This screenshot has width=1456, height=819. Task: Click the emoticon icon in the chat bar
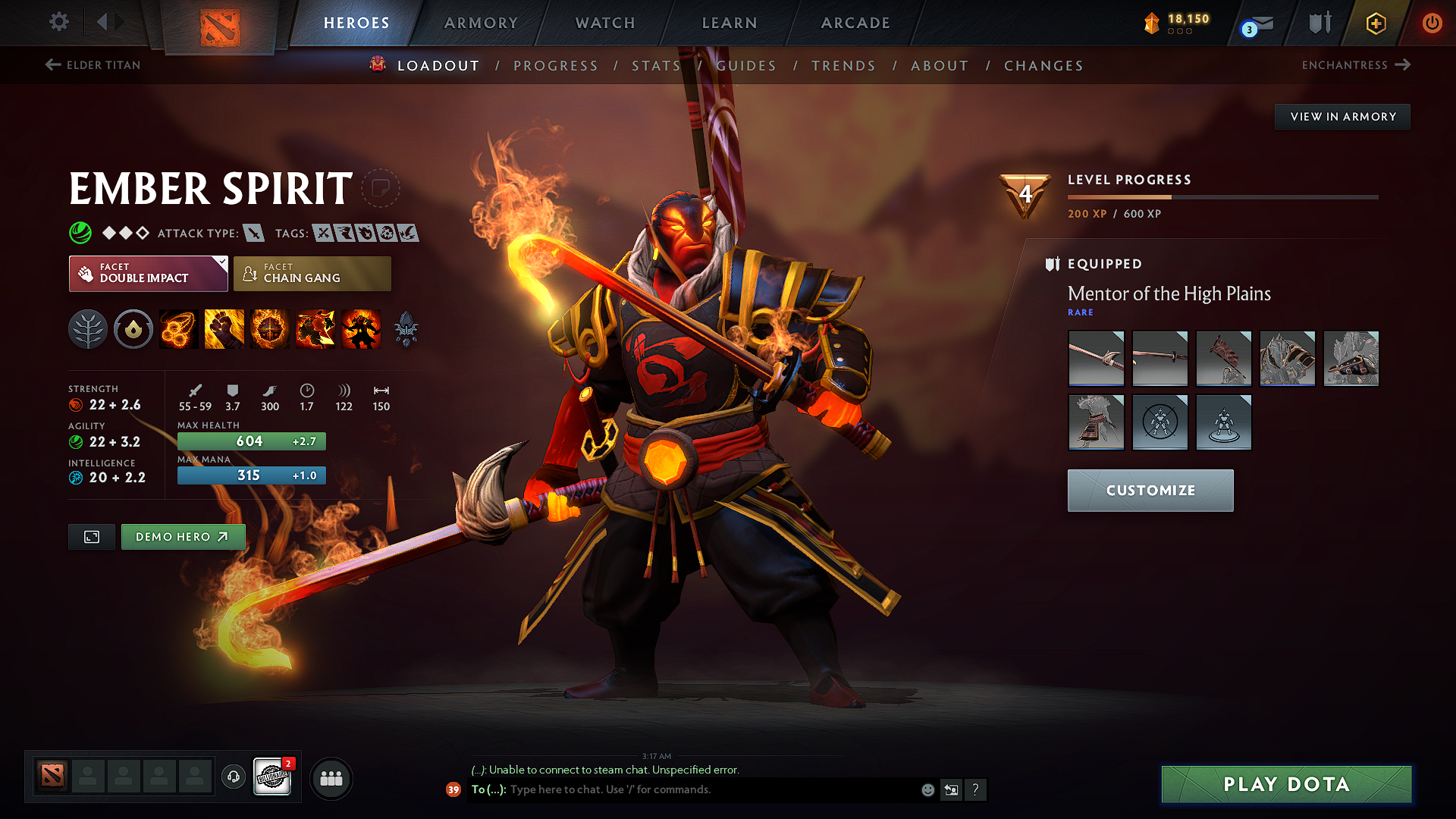927,789
